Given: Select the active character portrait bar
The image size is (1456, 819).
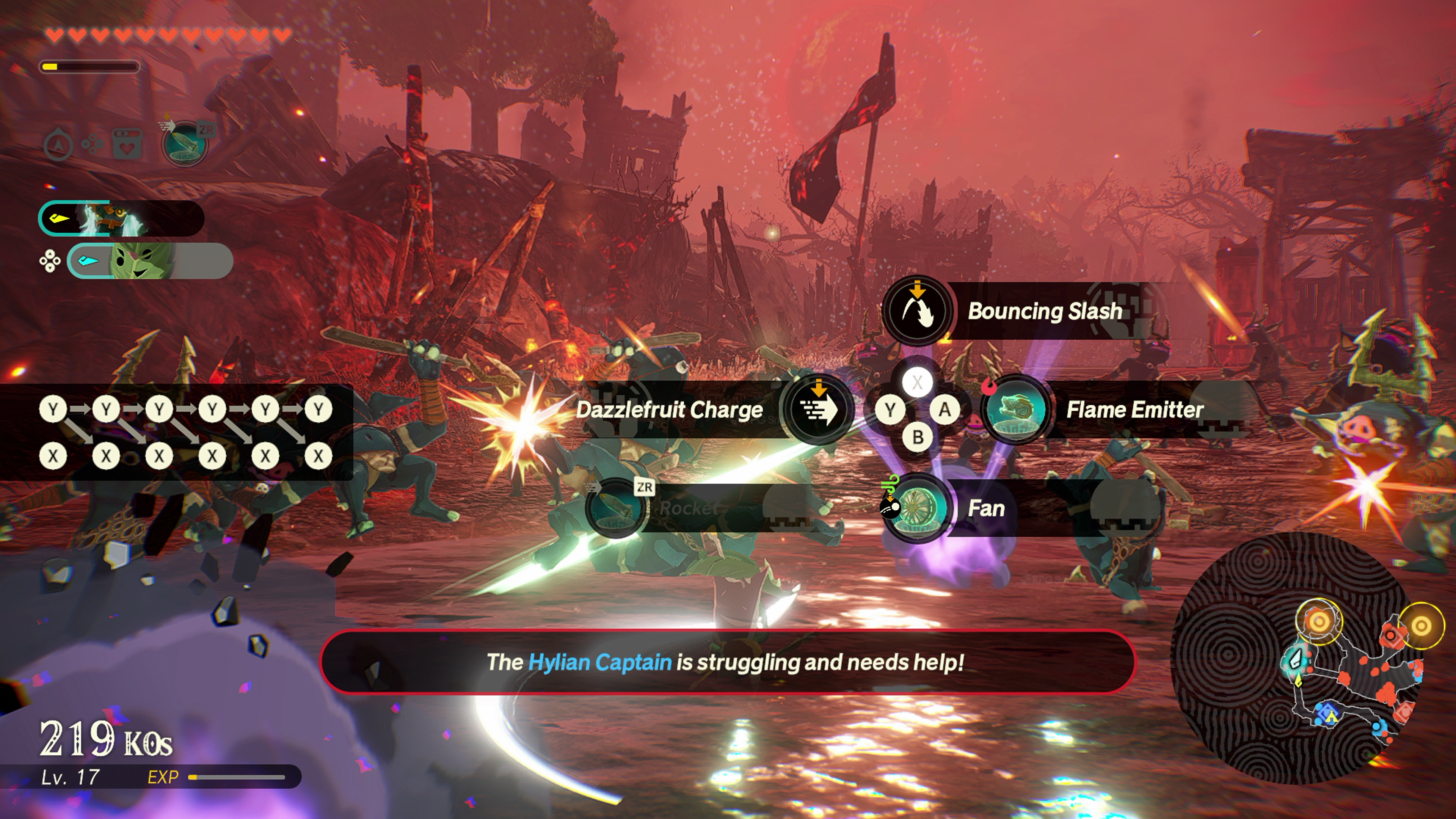Looking at the screenshot, I should [121, 218].
